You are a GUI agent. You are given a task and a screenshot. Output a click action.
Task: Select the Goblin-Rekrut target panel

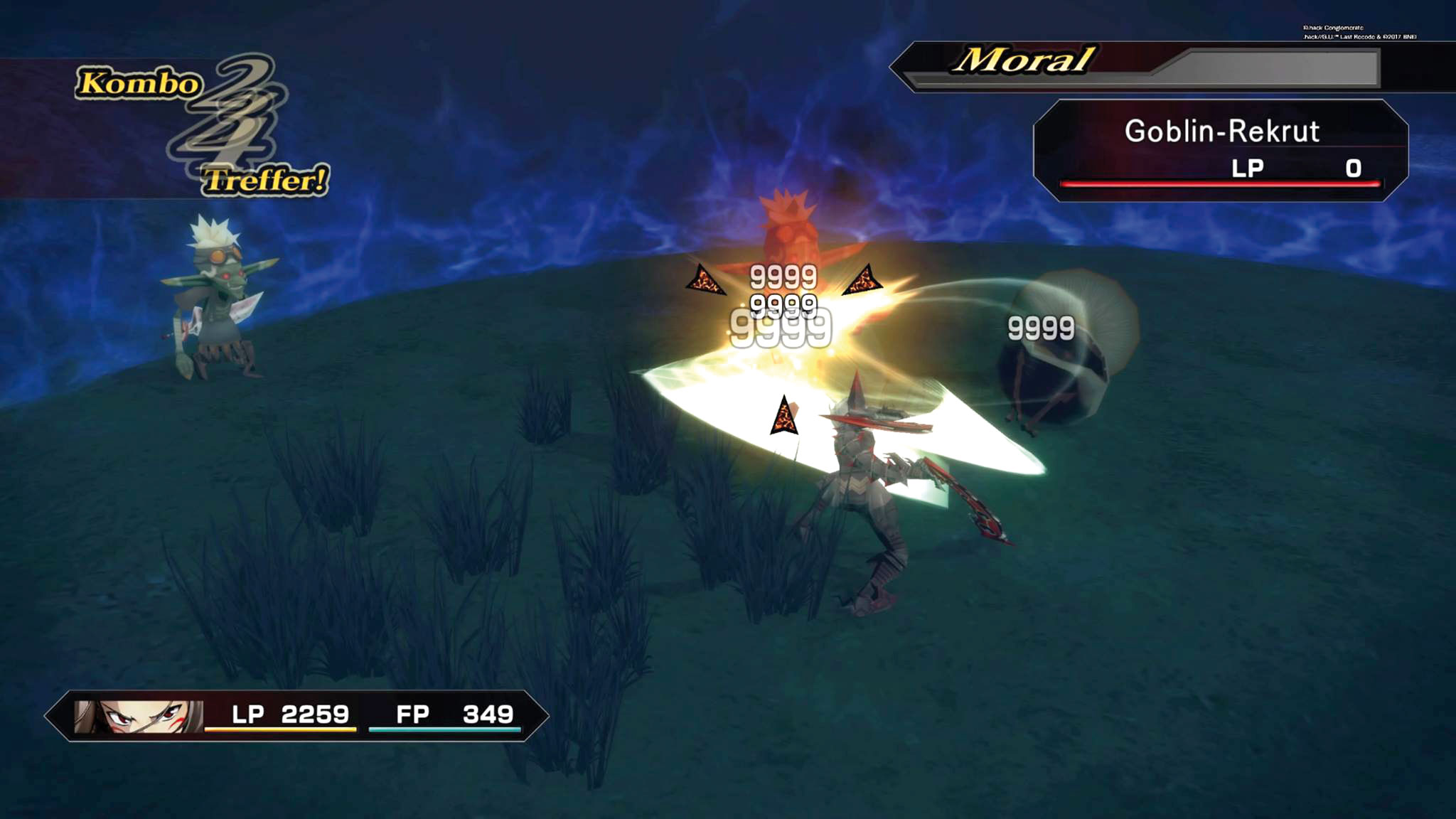pyautogui.click(x=1220, y=150)
